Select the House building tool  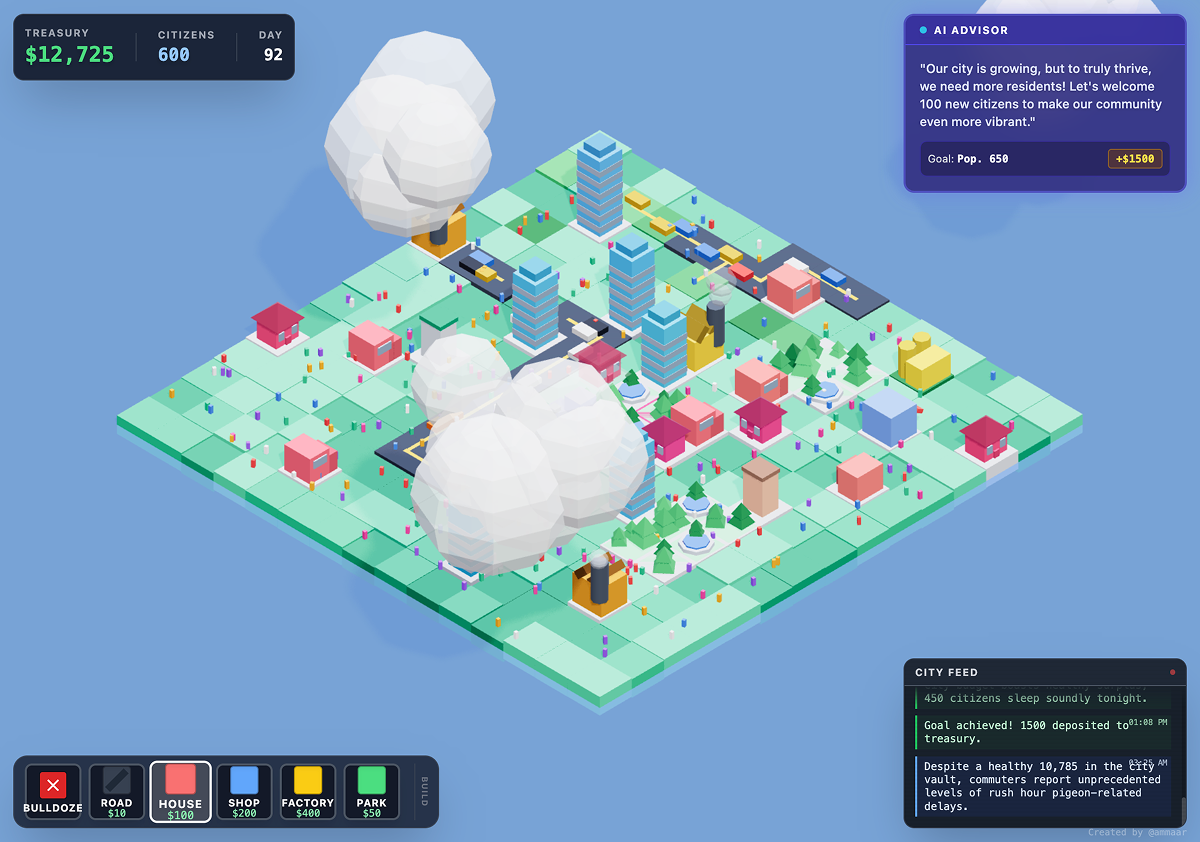(x=180, y=792)
